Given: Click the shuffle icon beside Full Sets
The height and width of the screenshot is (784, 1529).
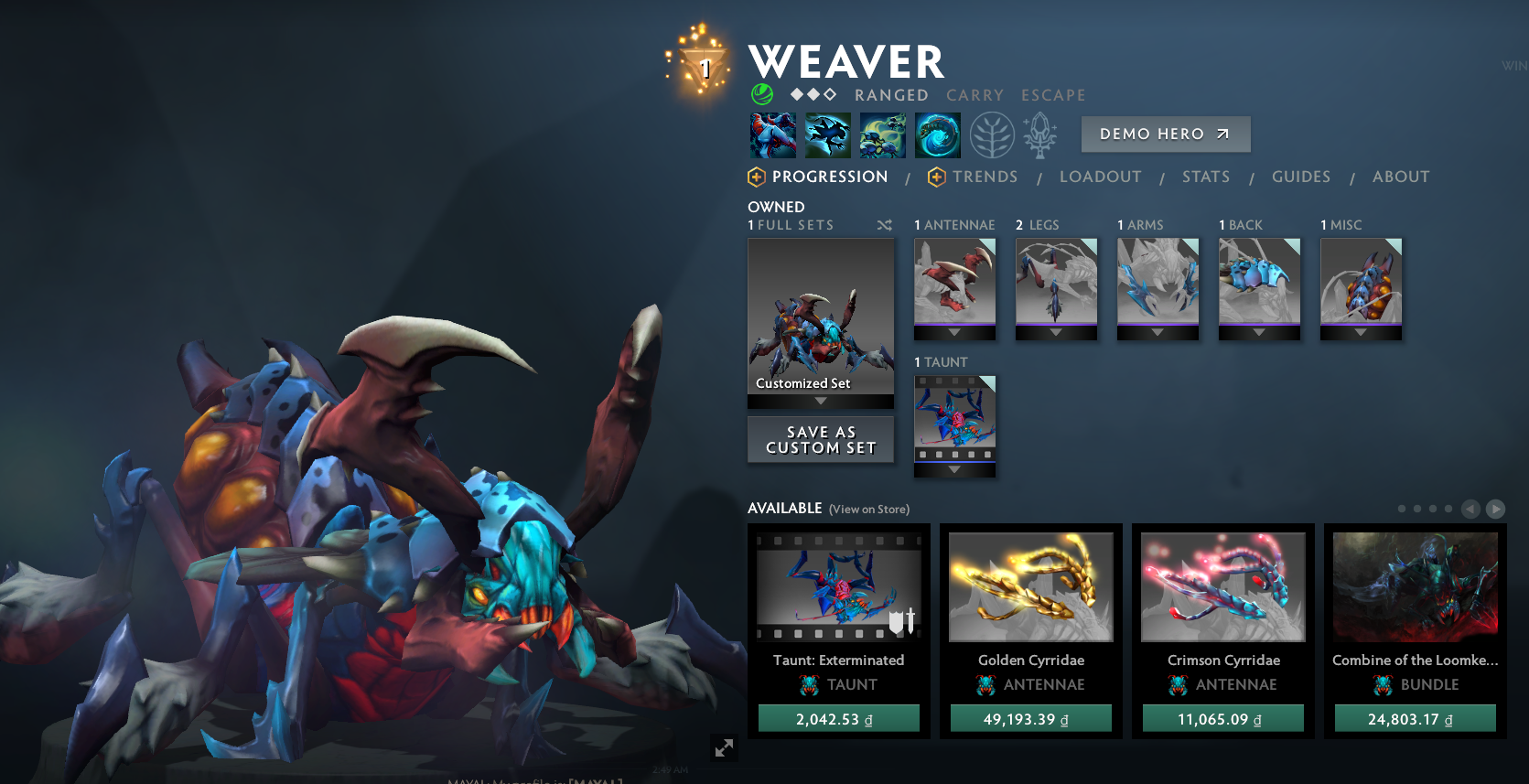Looking at the screenshot, I should 885,224.
